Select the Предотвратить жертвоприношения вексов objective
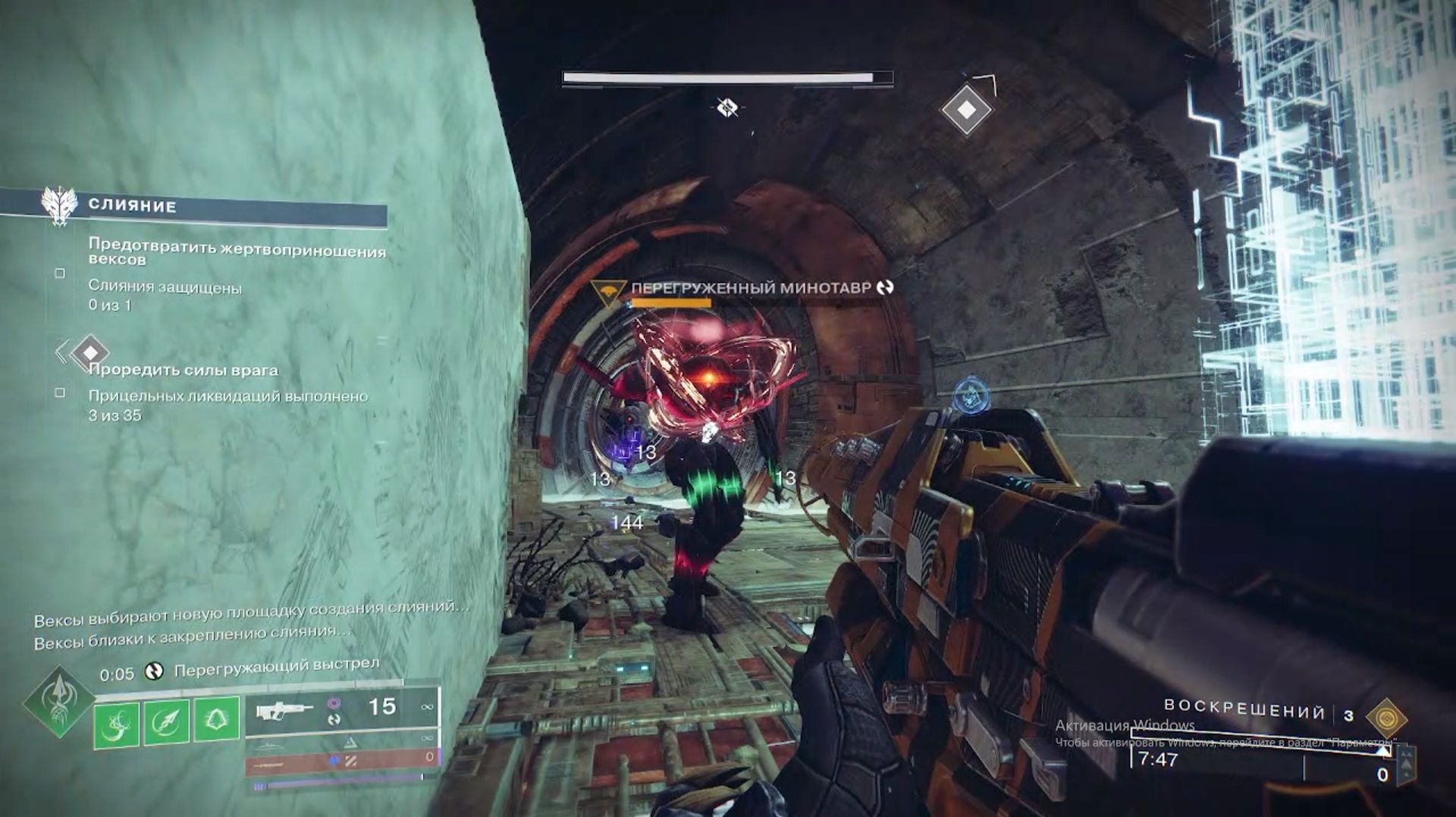 point(237,253)
